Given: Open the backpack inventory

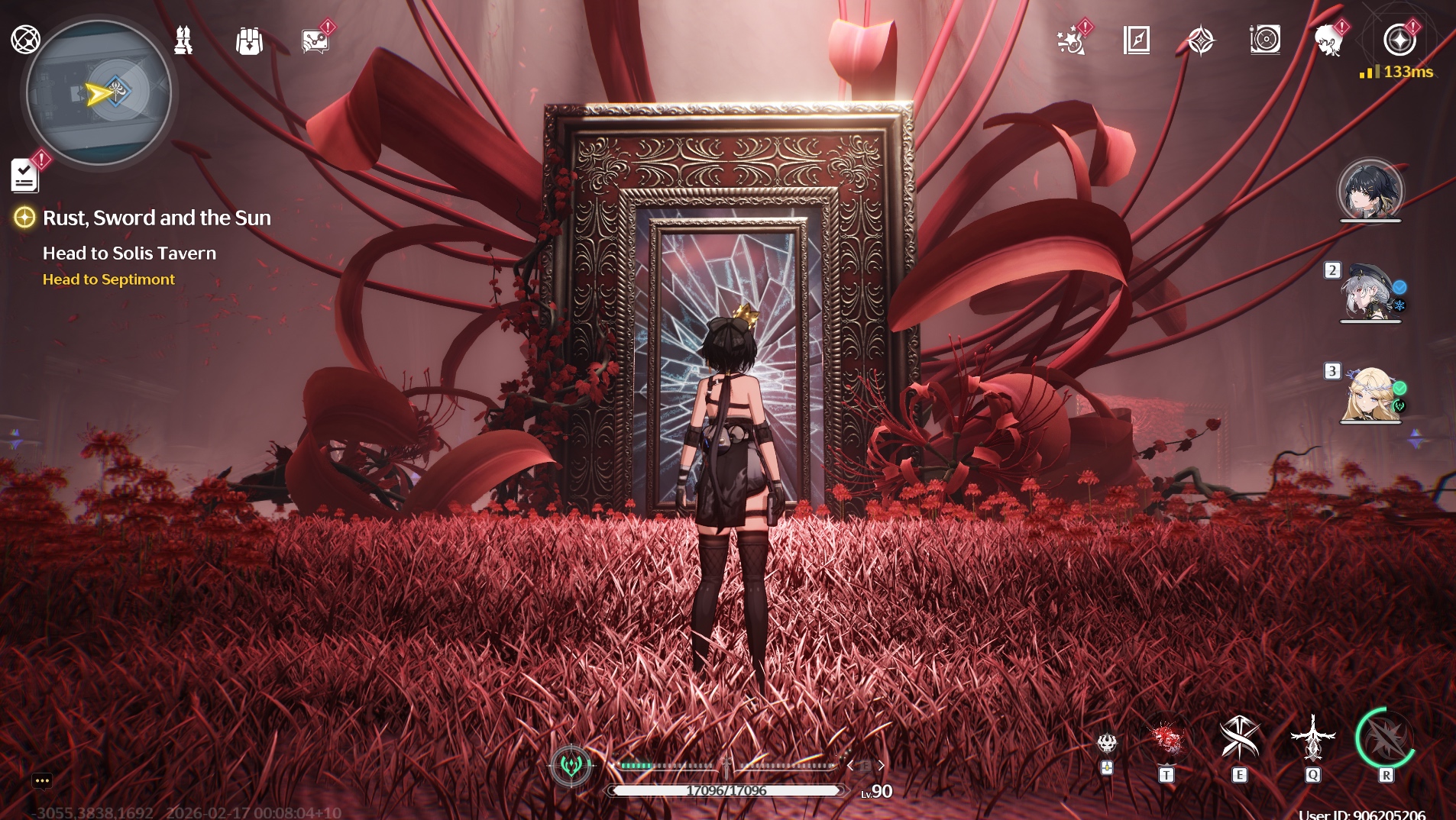Looking at the screenshot, I should tap(249, 41).
